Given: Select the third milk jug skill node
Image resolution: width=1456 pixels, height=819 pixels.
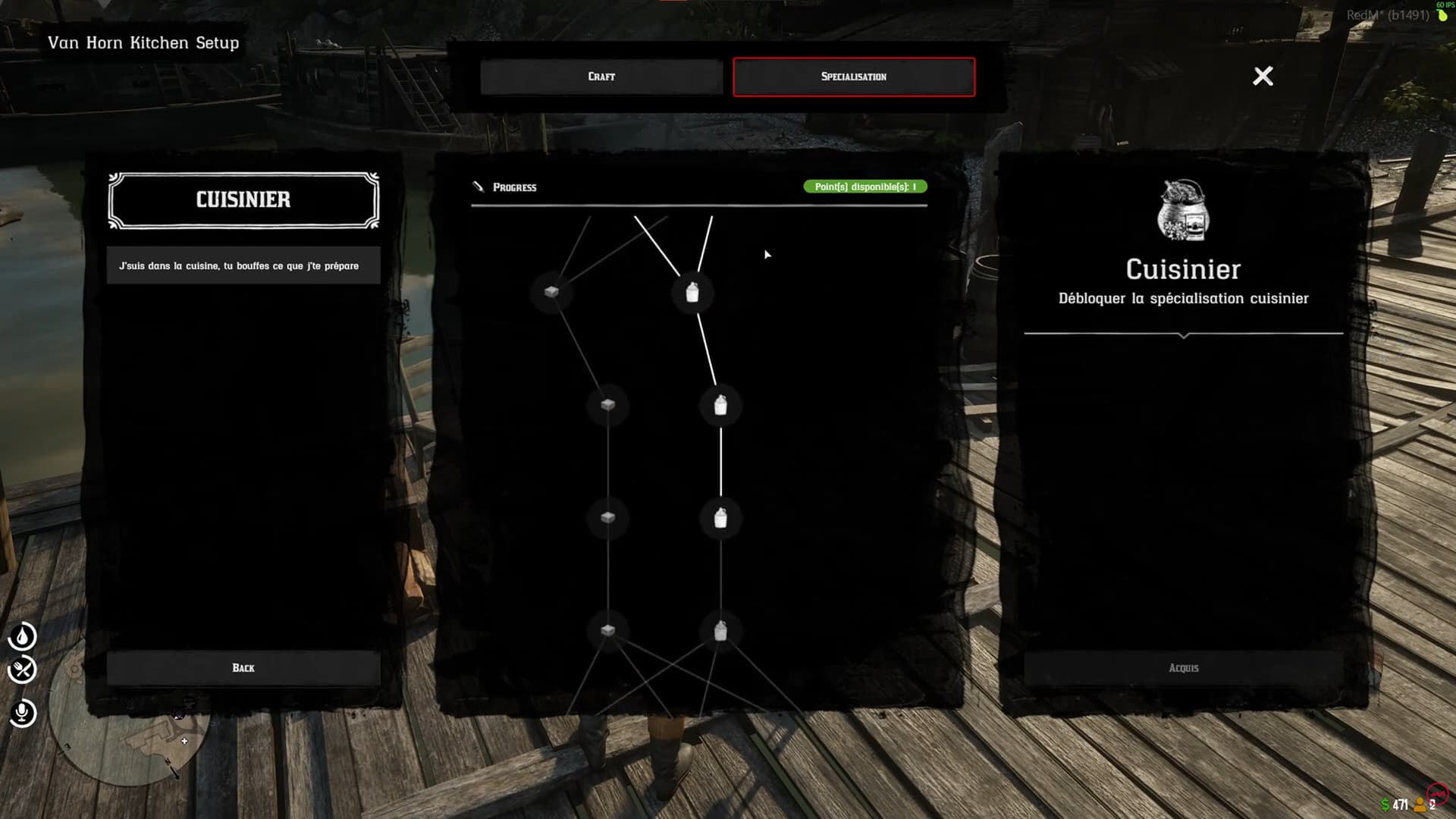Looking at the screenshot, I should [720, 518].
